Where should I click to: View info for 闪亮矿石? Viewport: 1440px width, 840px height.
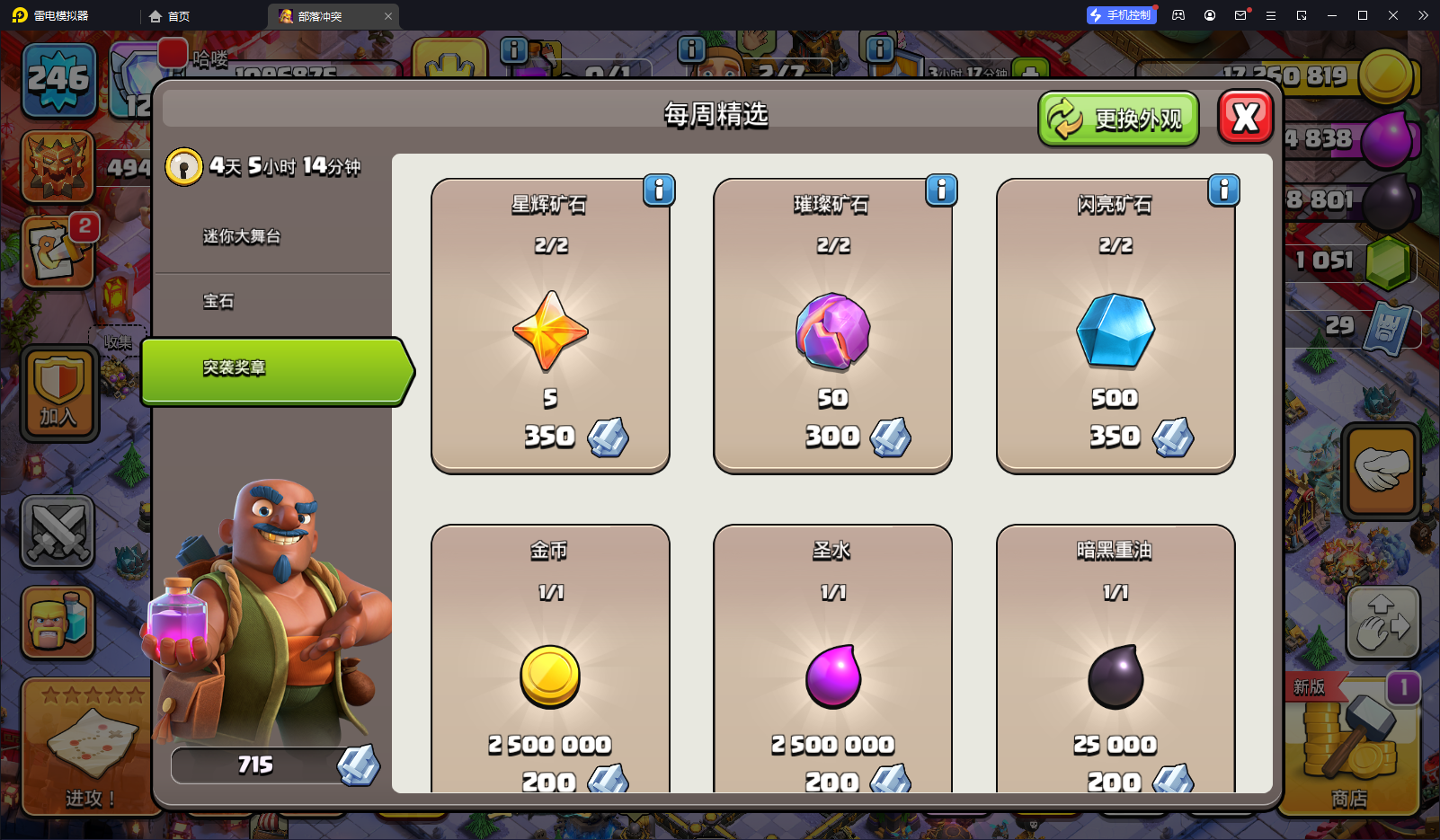[1223, 190]
